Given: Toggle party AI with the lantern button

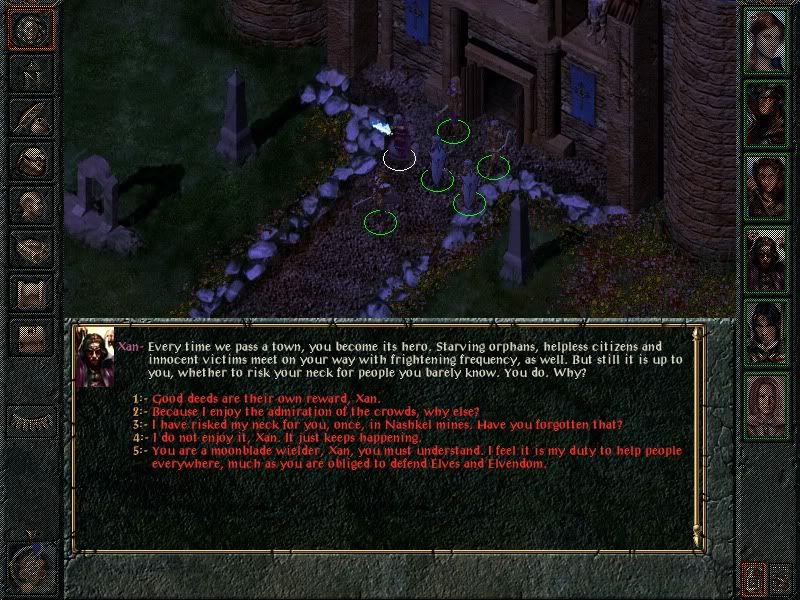Looking at the screenshot, I should click(754, 577).
